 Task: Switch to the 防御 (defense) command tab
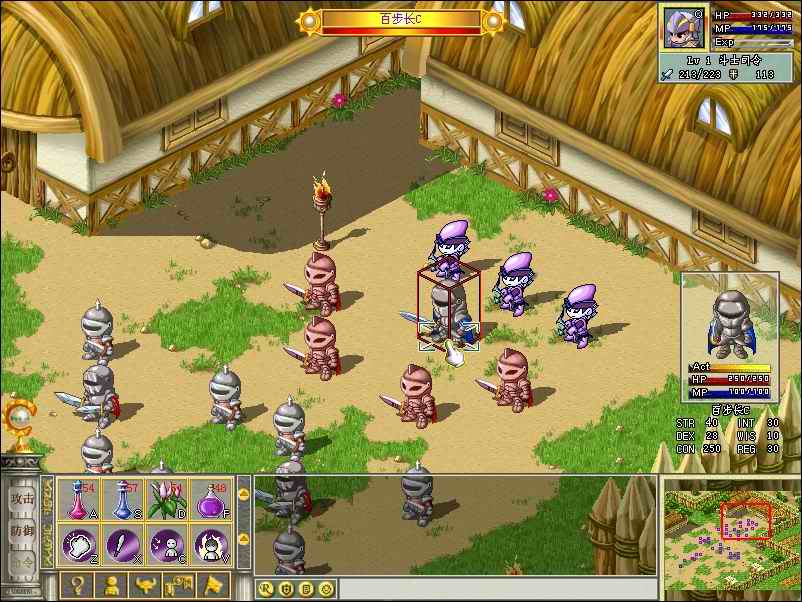click(x=22, y=531)
